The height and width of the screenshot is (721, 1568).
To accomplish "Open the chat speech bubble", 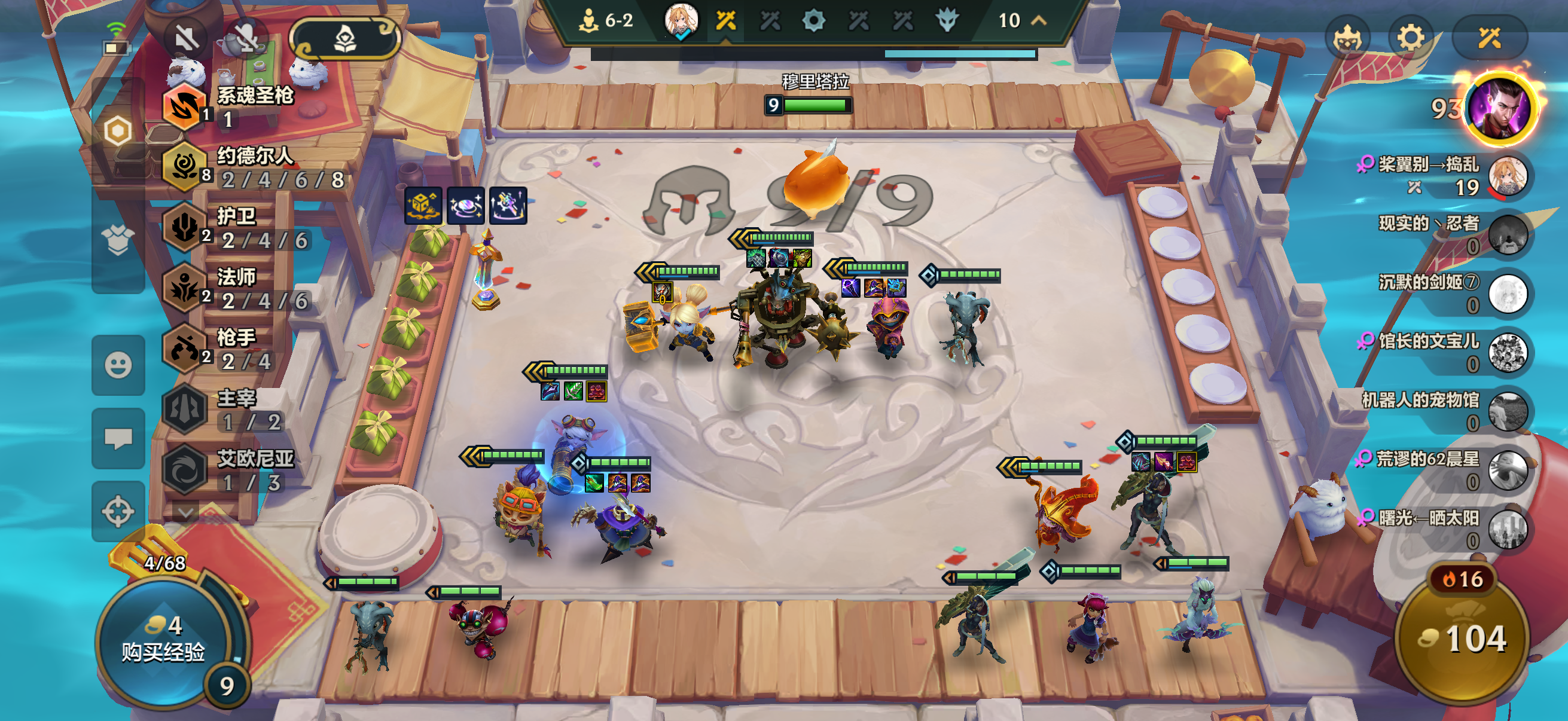I will pyautogui.click(x=118, y=438).
